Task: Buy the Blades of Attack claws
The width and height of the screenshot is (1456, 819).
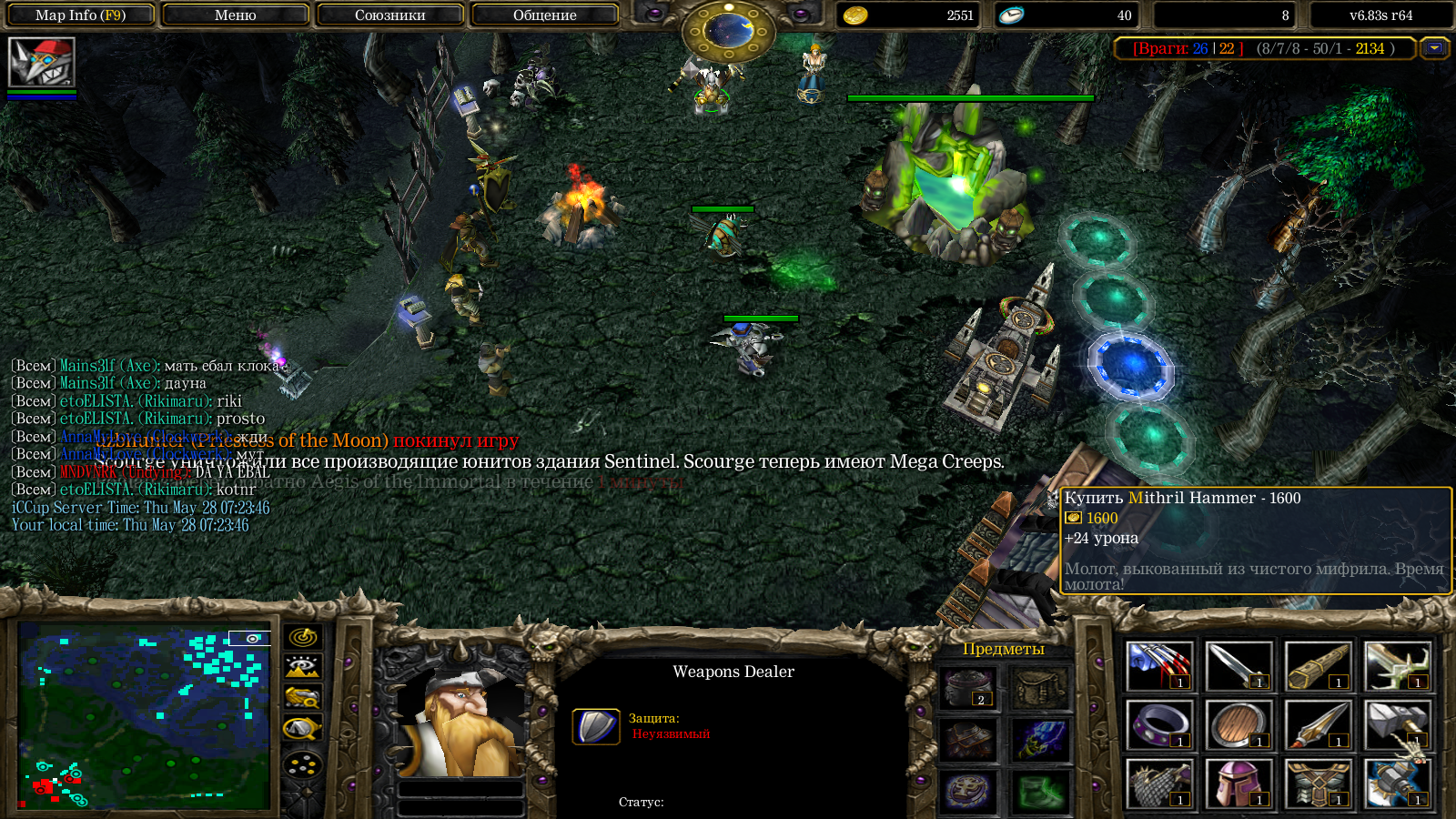Action: (x=1158, y=666)
